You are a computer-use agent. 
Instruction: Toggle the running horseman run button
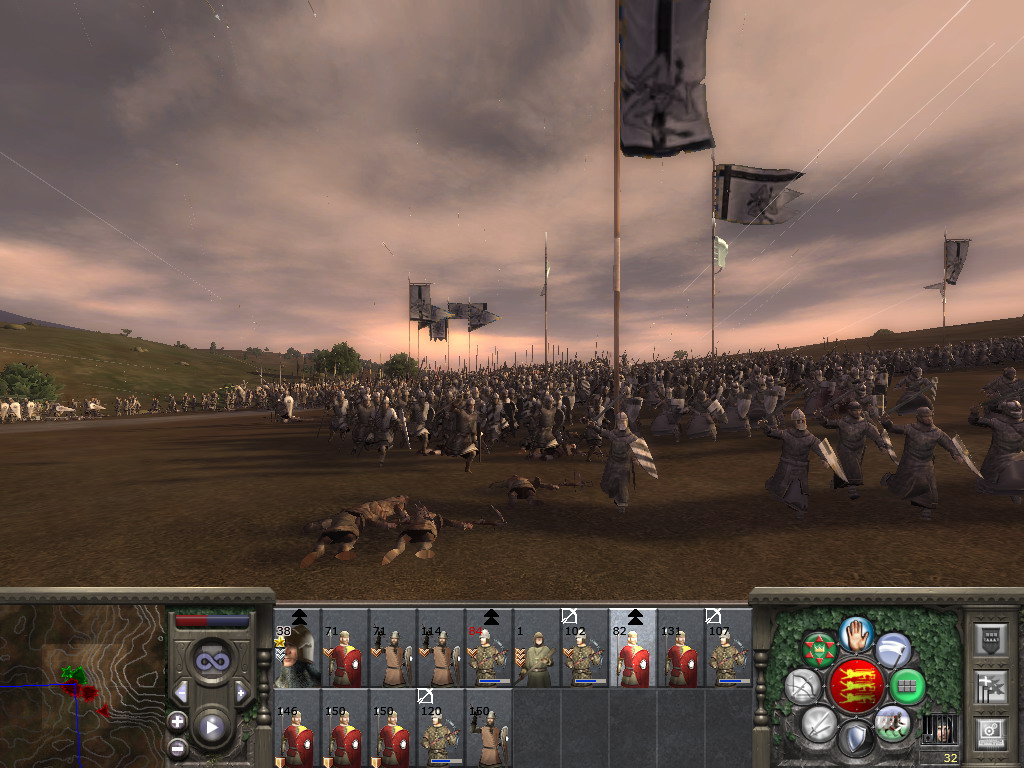pos(892,723)
